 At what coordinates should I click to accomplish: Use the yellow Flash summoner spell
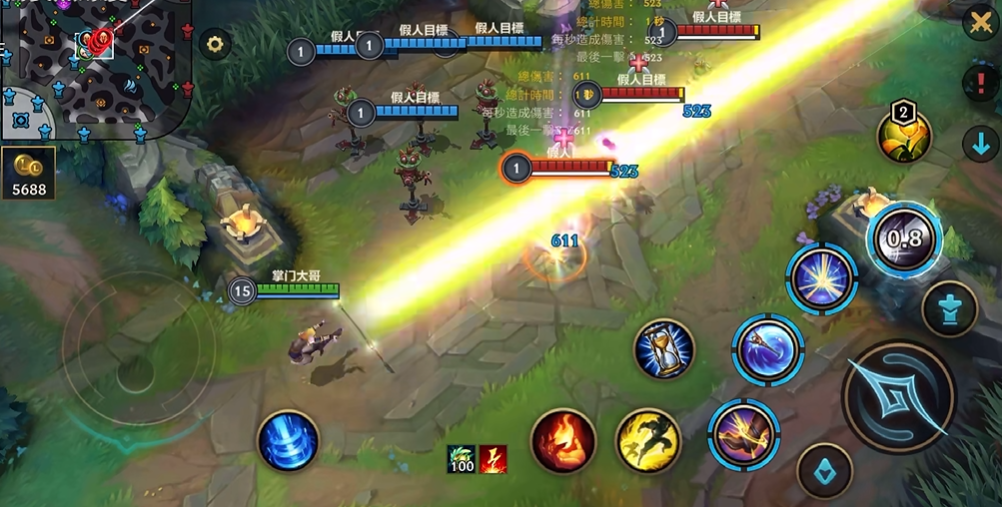[x=648, y=440]
